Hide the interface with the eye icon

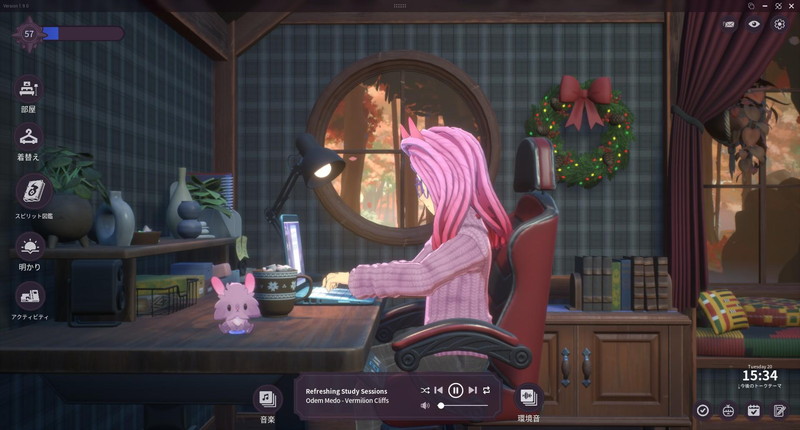tap(755, 24)
